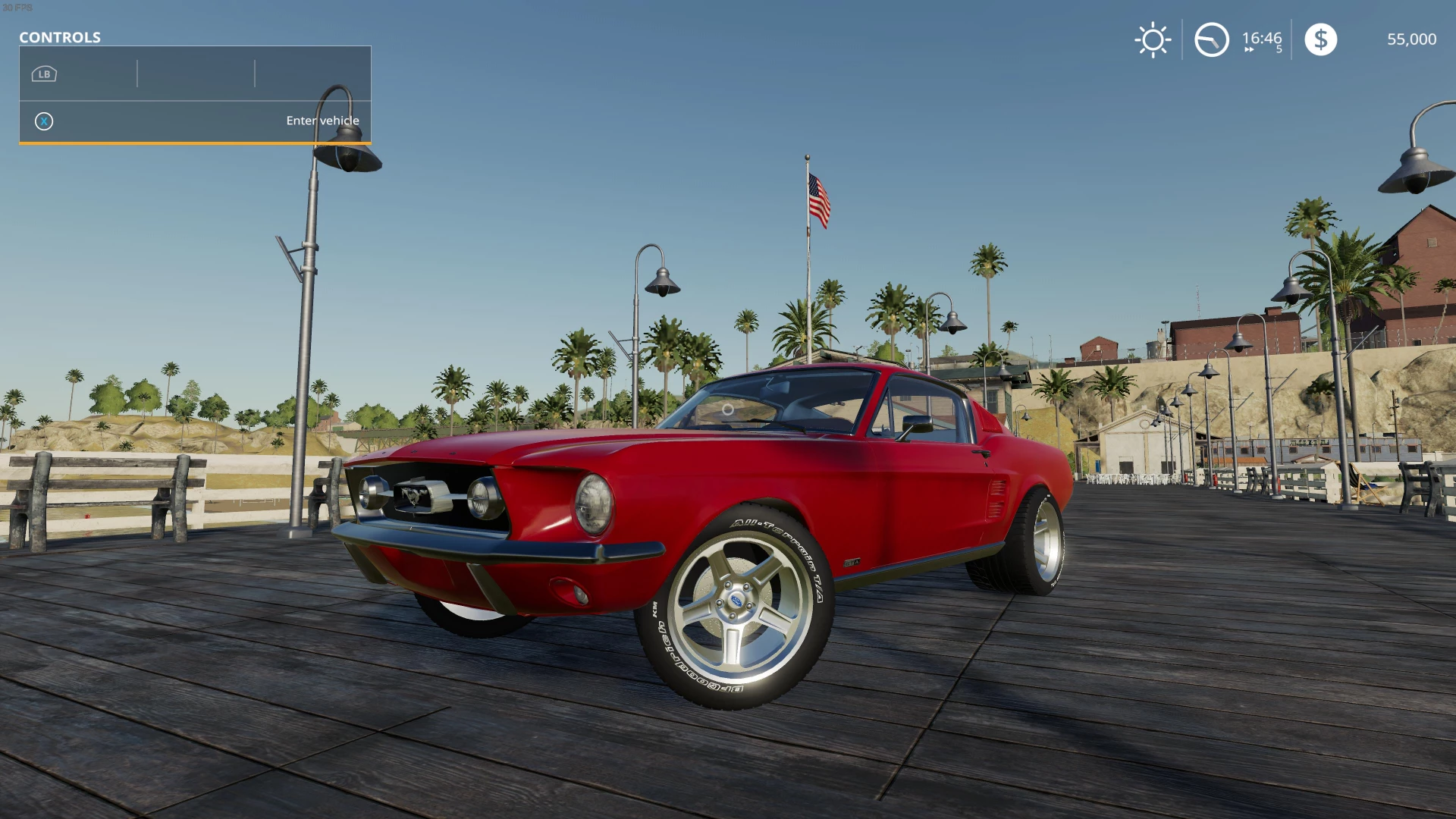Click the sun weather icon in the HUD
This screenshot has height=819, width=1456.
[x=1152, y=39]
